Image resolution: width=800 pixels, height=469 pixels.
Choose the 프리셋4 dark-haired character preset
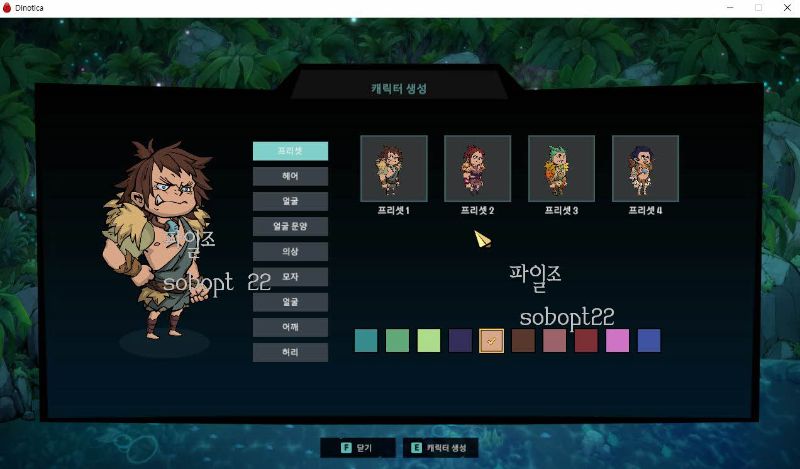click(646, 168)
